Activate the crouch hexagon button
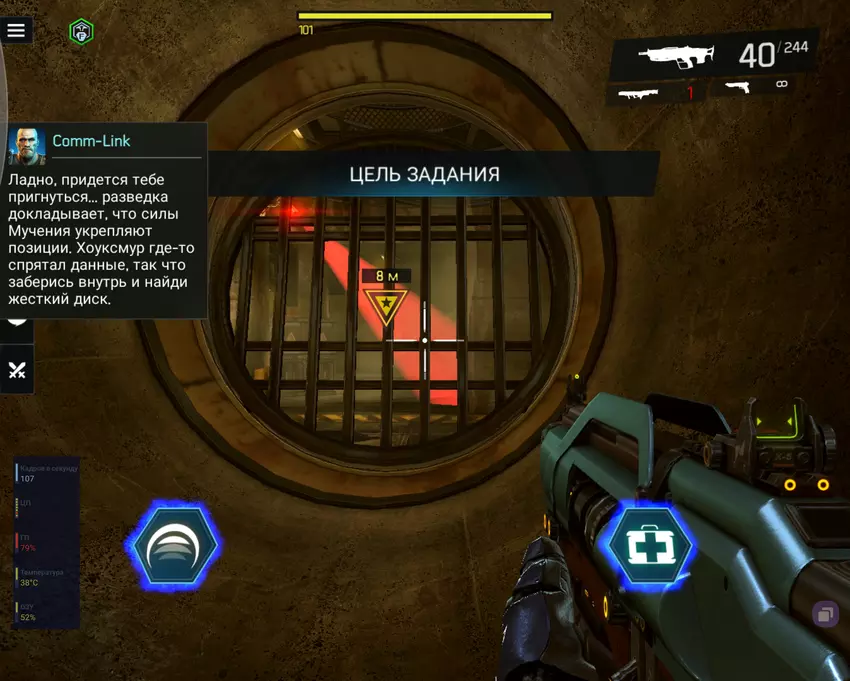This screenshot has width=850, height=681. (172, 546)
